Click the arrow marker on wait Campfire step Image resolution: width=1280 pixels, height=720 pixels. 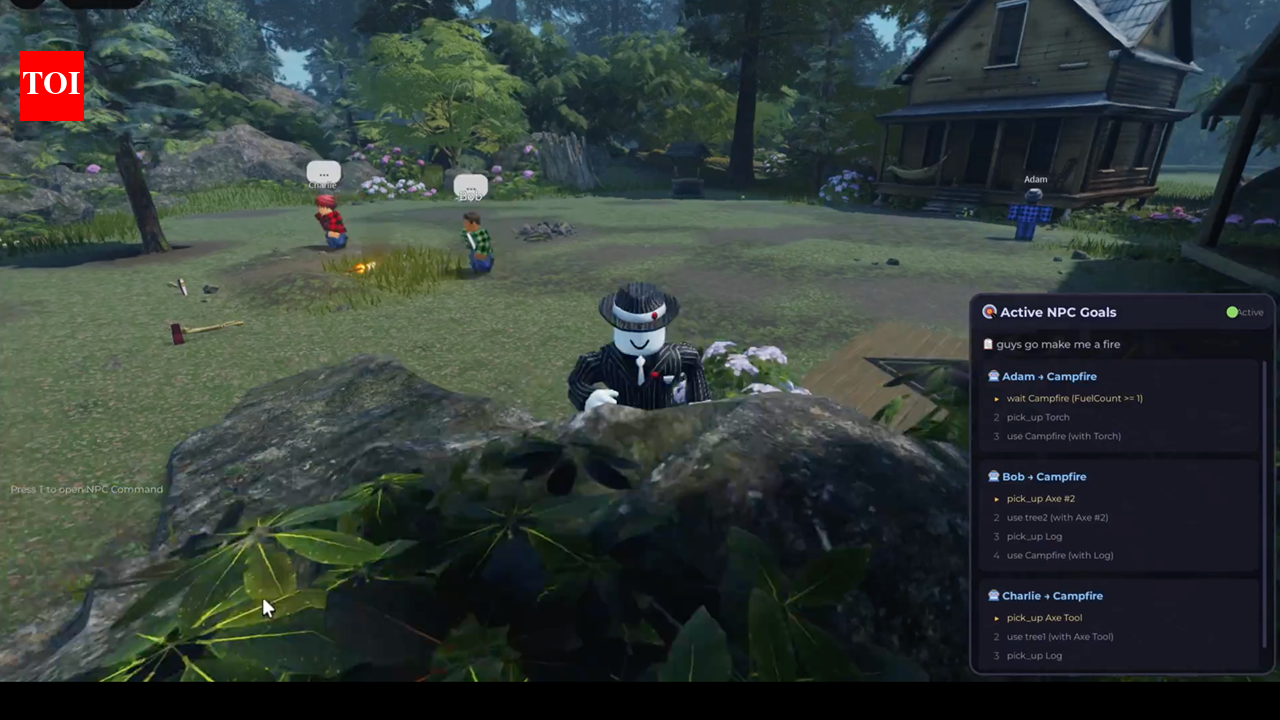tap(996, 398)
